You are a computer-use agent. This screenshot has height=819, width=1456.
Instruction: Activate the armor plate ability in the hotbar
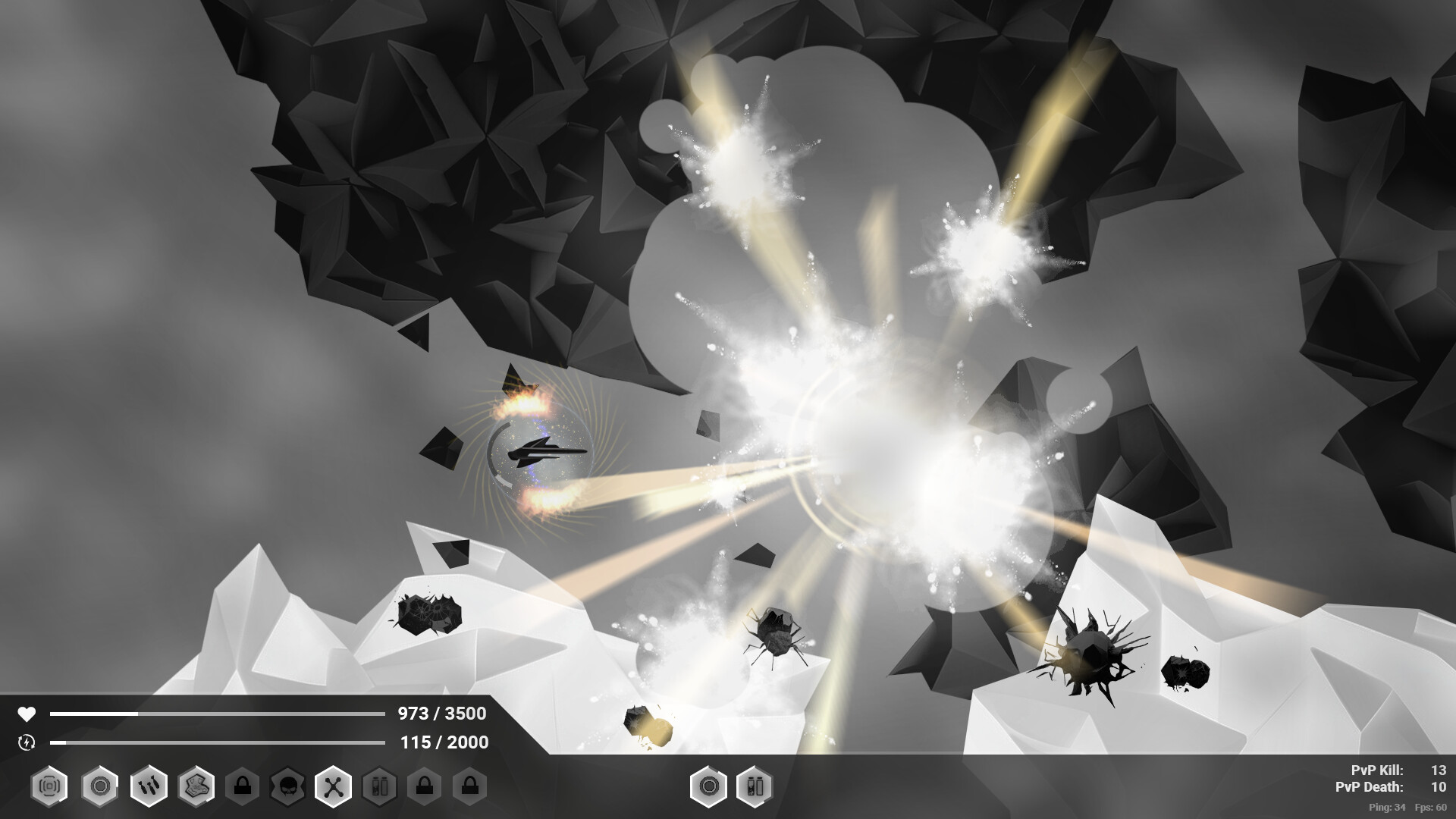coord(195,786)
